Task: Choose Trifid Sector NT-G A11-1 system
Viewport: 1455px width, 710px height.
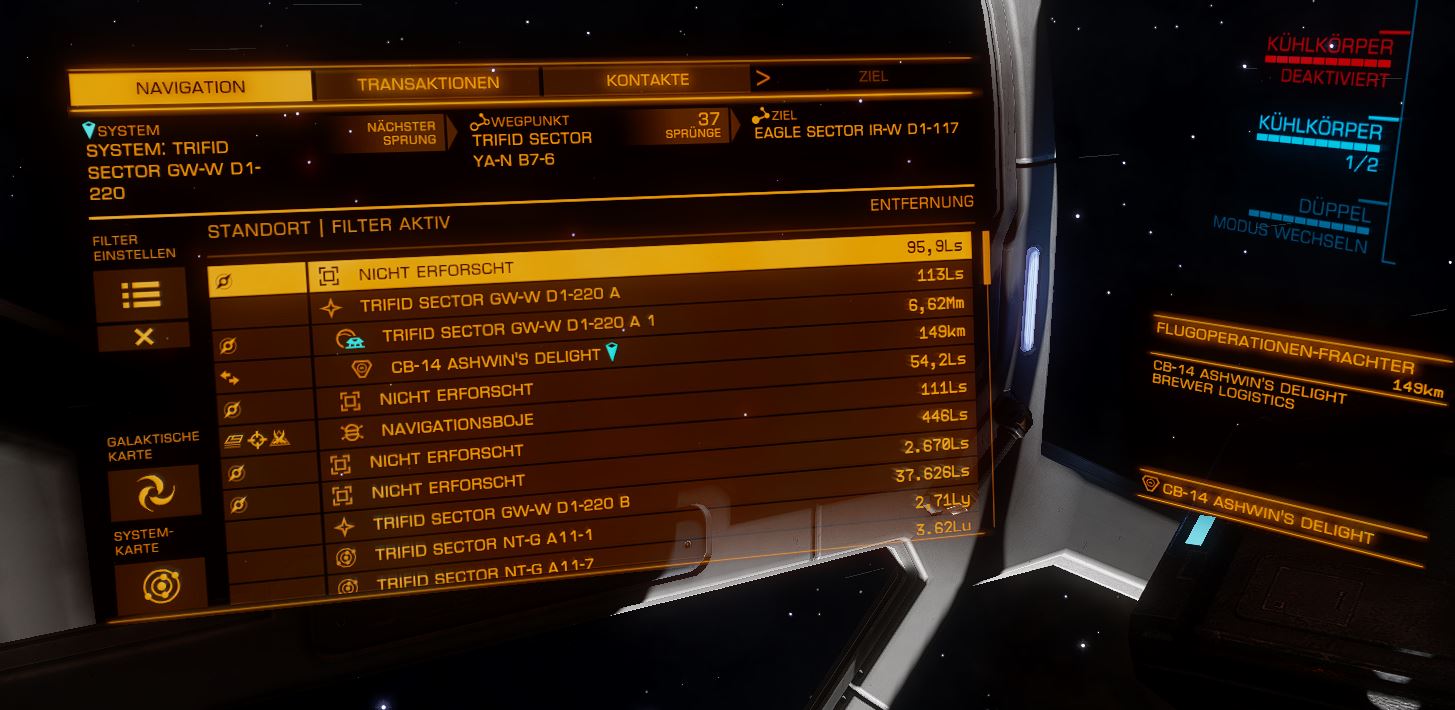Action: (484, 545)
